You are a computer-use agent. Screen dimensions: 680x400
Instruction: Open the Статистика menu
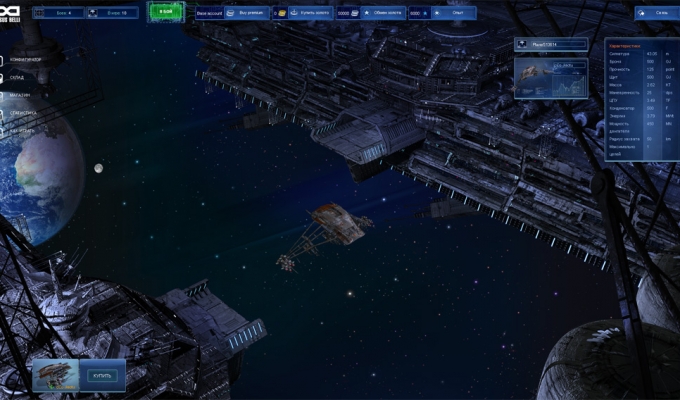[x=27, y=113]
